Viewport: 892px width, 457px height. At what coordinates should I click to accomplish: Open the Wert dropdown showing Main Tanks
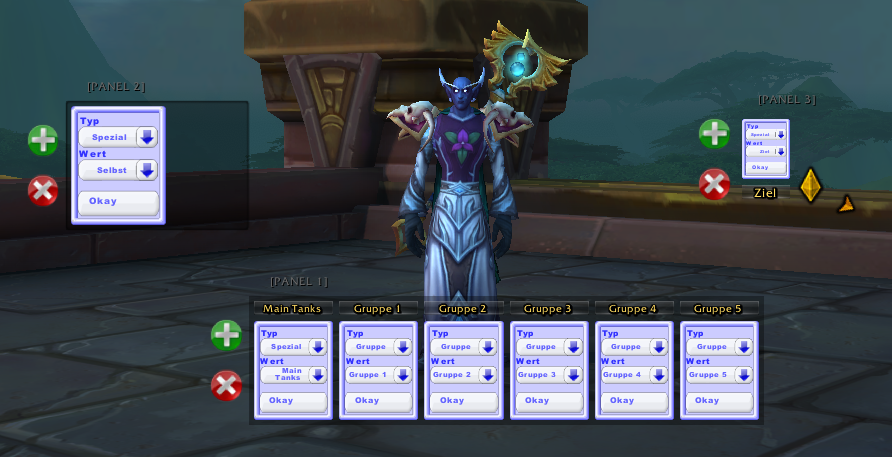[318, 375]
